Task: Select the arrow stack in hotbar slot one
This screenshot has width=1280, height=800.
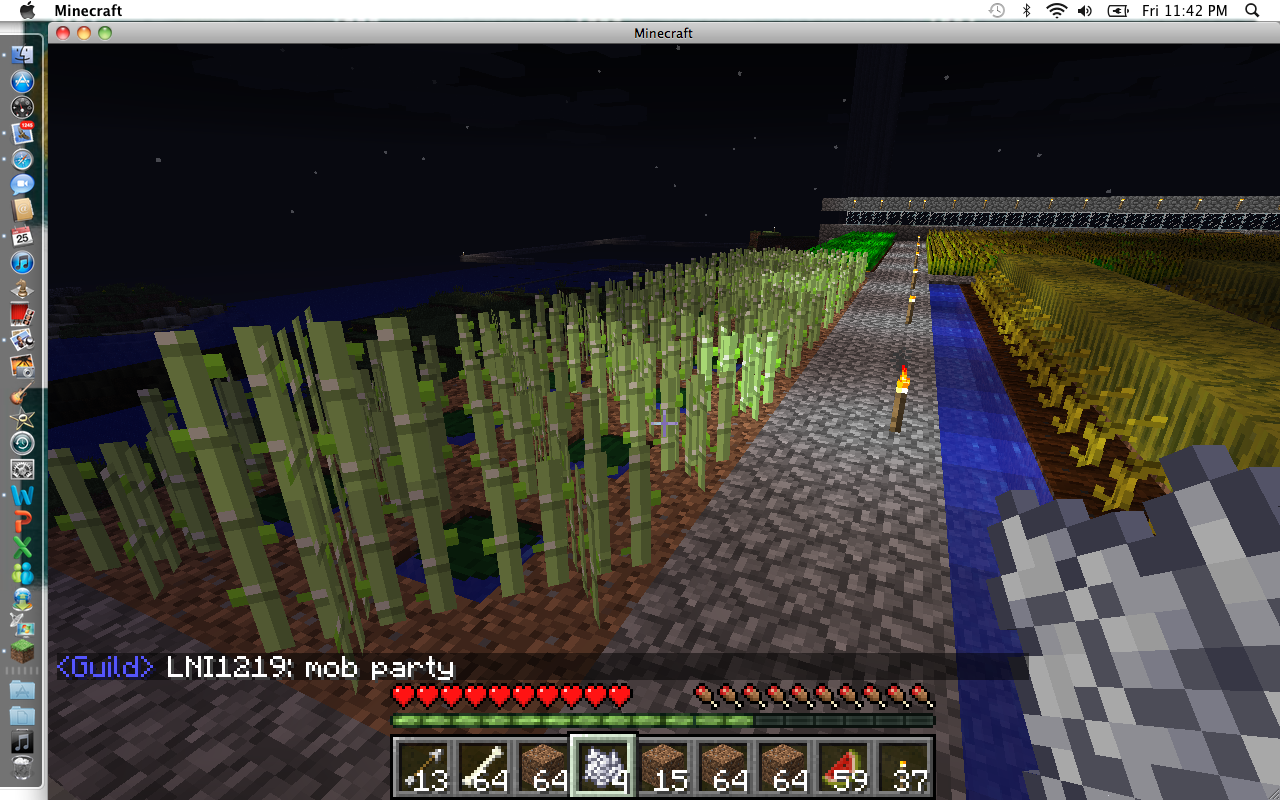Action: 423,765
